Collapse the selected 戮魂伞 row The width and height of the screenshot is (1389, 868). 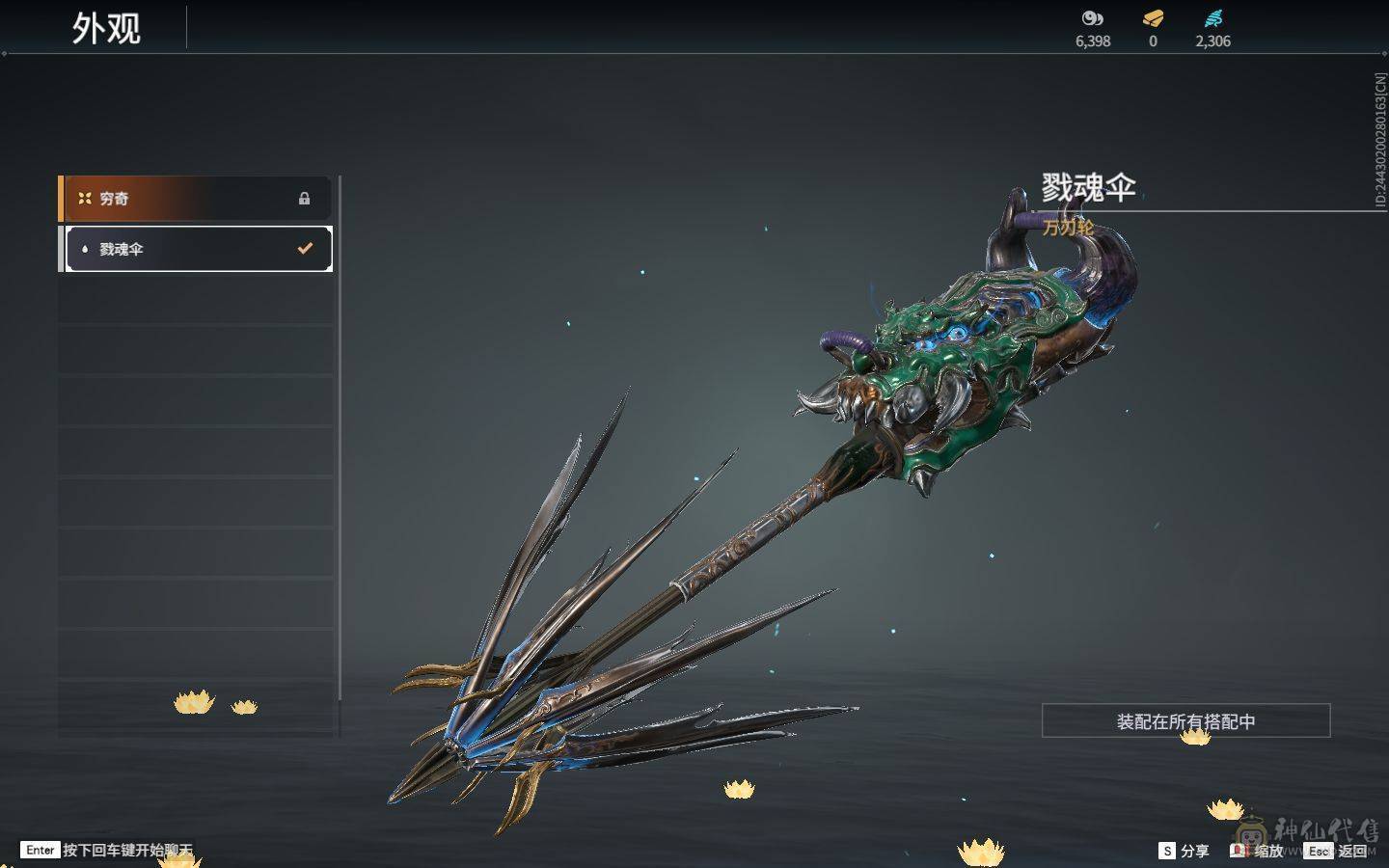(193, 248)
